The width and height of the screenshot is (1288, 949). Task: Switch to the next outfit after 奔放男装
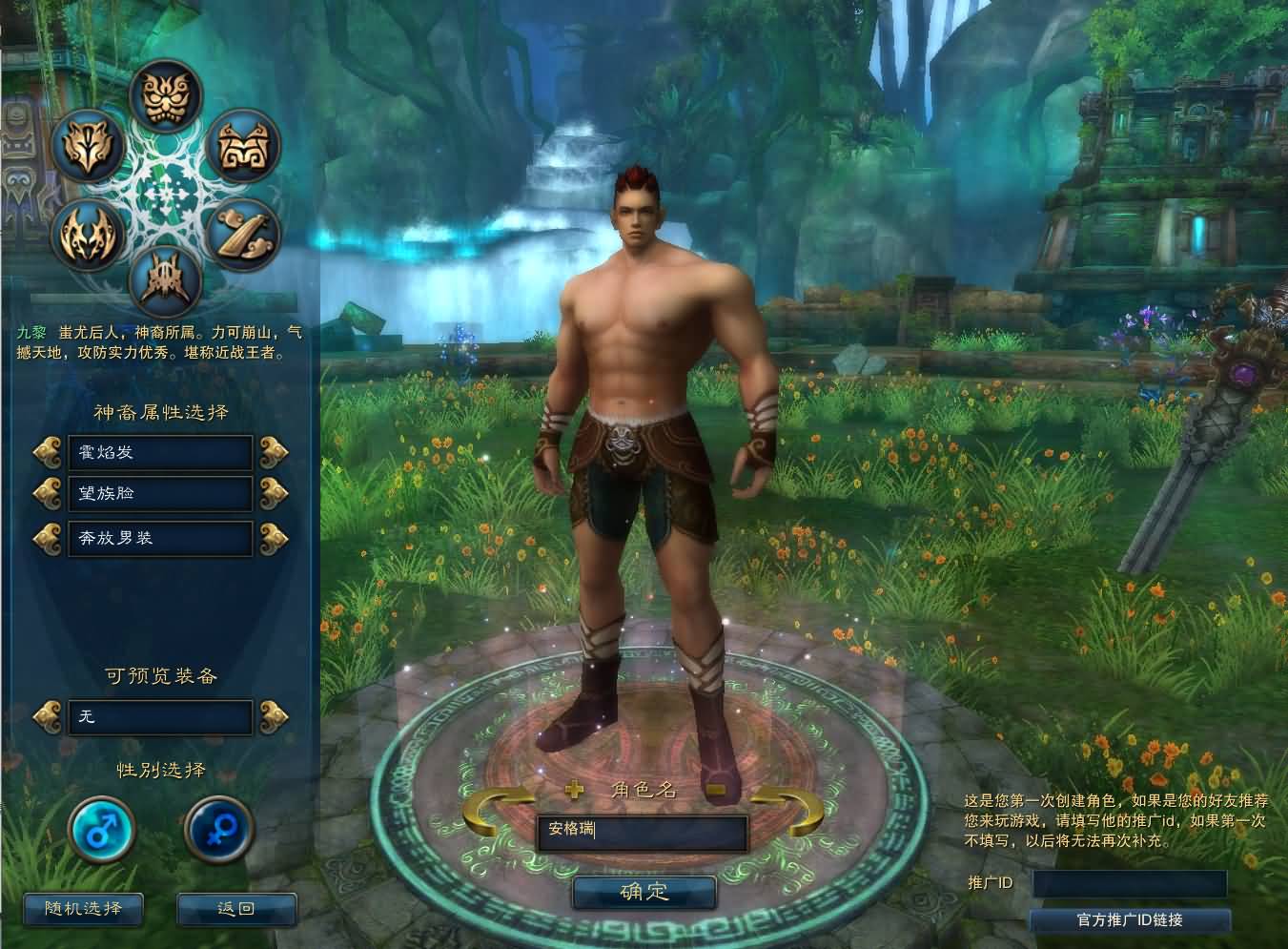point(274,537)
